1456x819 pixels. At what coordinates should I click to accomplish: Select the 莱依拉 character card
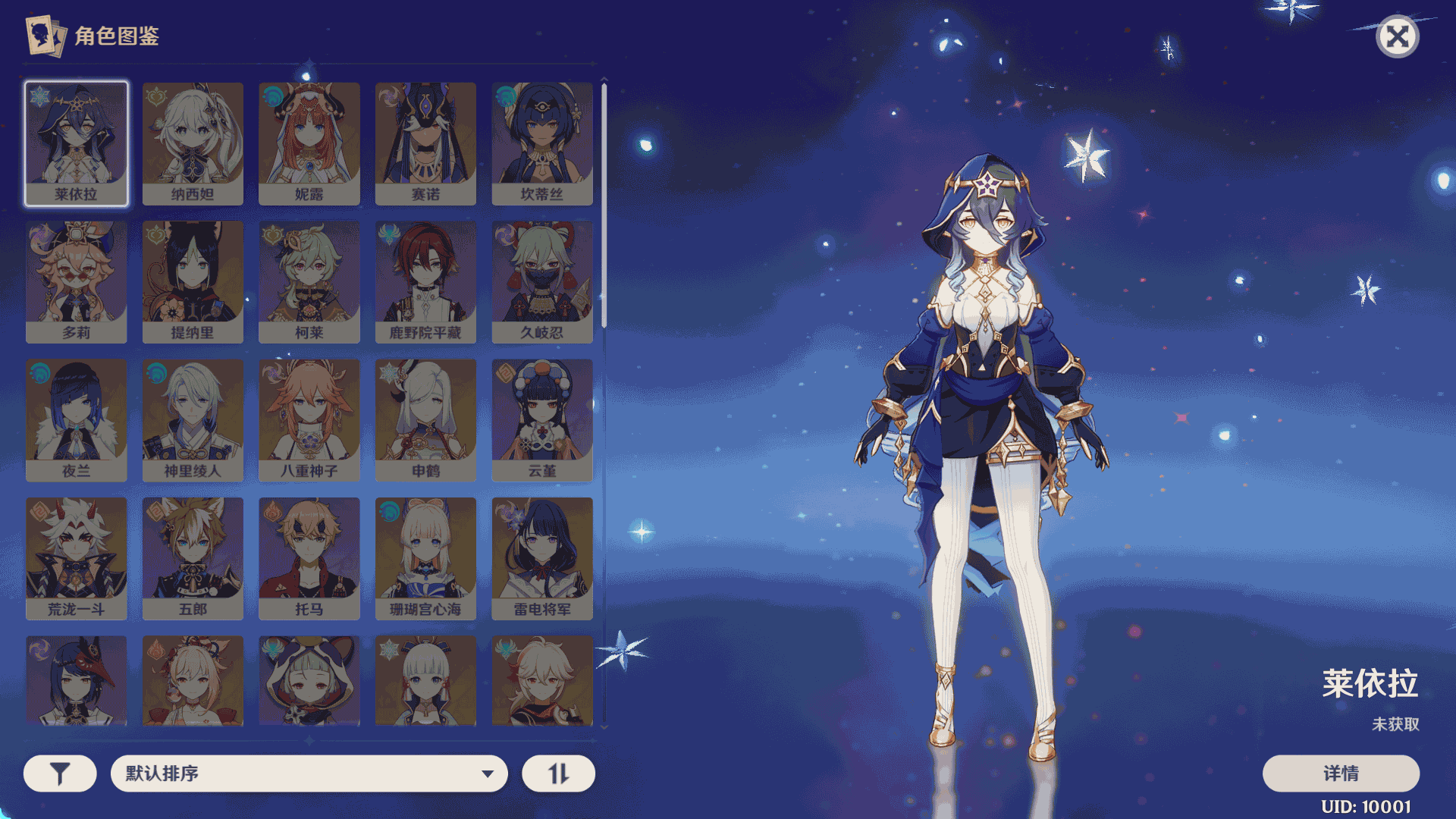pos(76,143)
